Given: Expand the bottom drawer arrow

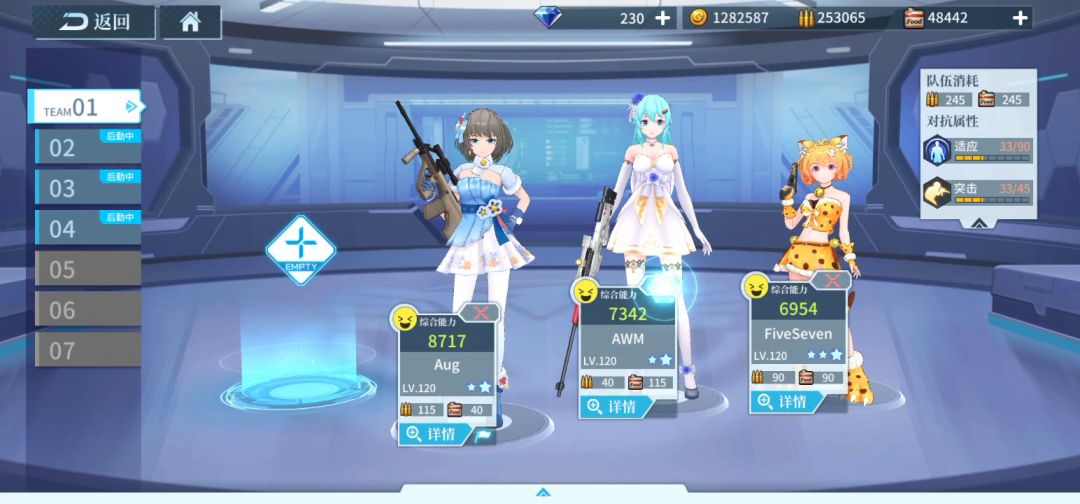Looking at the screenshot, I should coord(542,492).
